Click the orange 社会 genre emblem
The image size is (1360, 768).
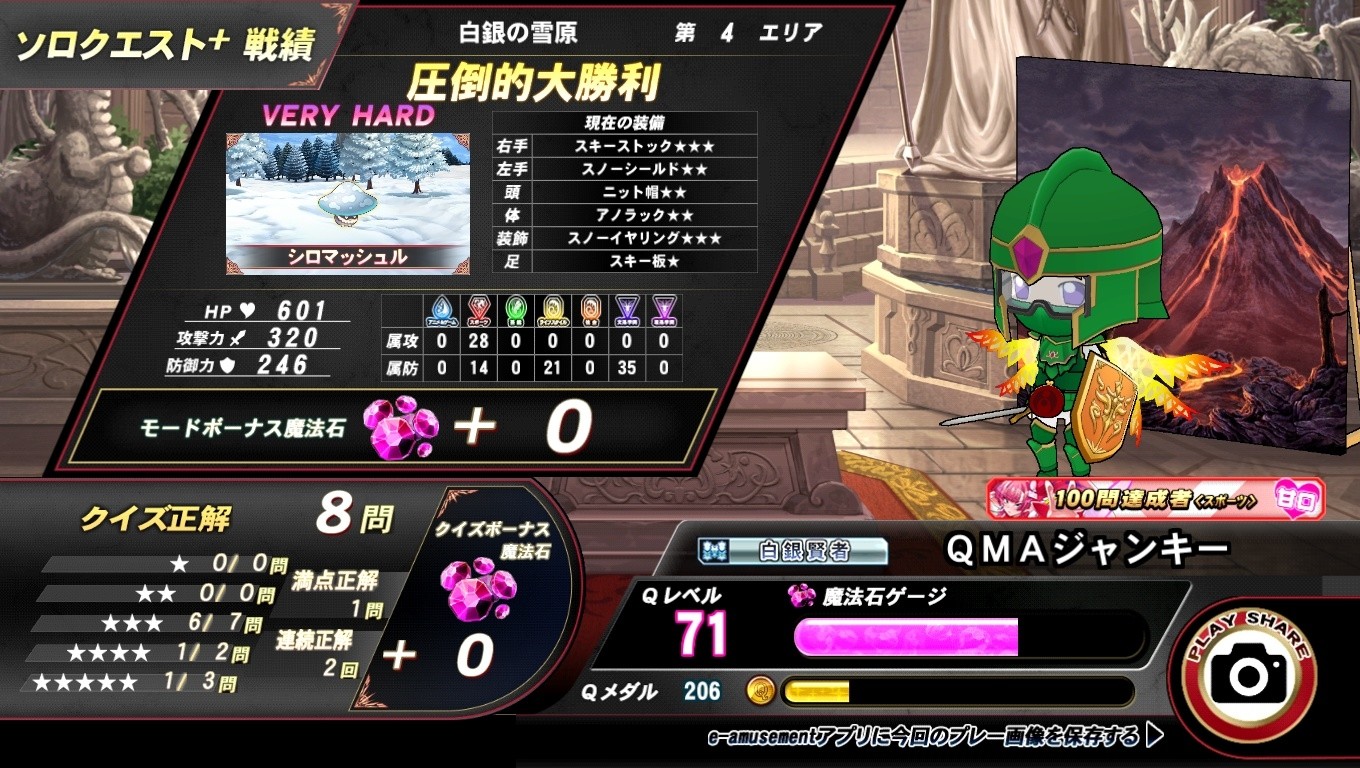(x=590, y=310)
